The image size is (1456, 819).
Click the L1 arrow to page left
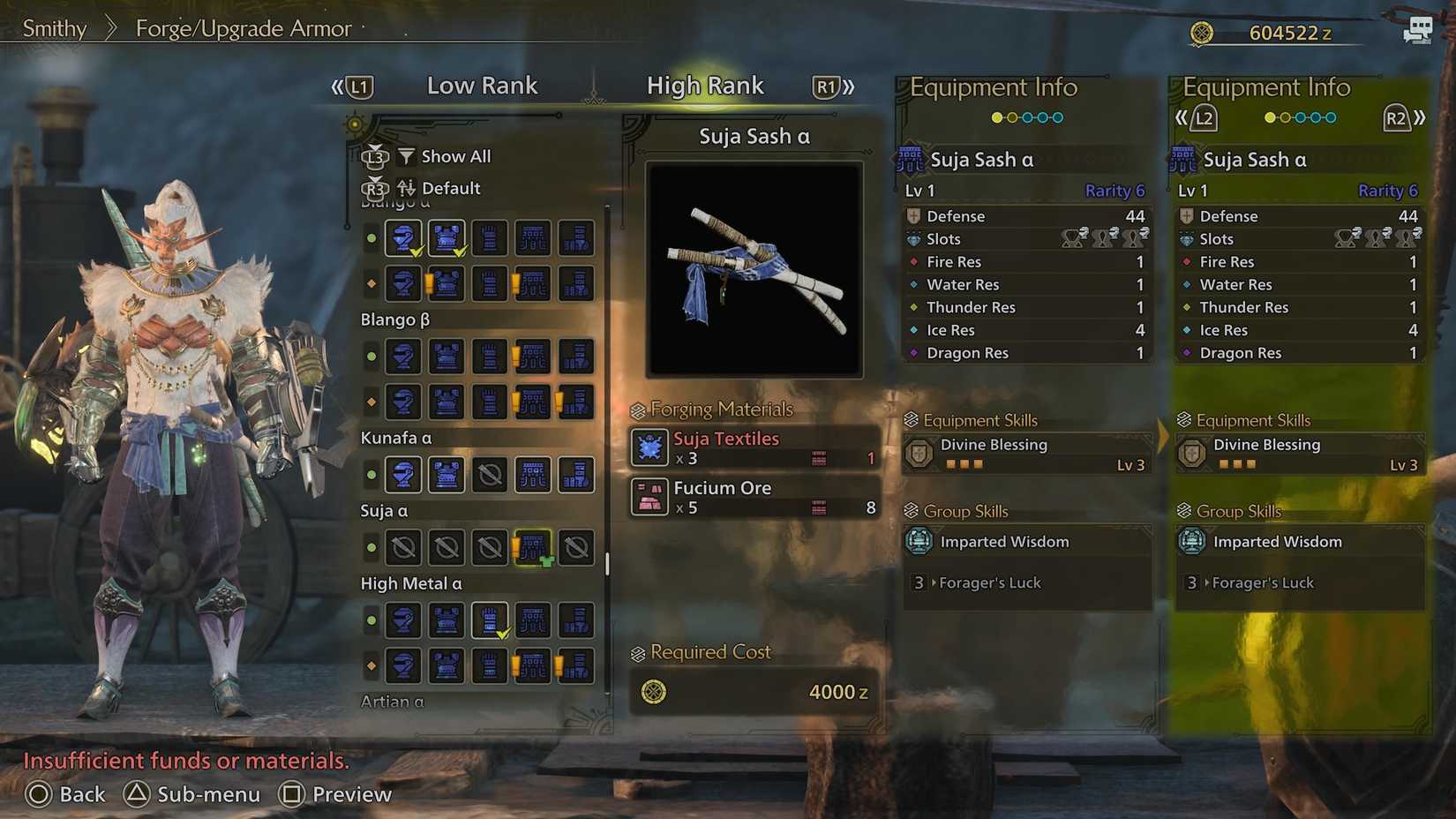click(x=356, y=86)
